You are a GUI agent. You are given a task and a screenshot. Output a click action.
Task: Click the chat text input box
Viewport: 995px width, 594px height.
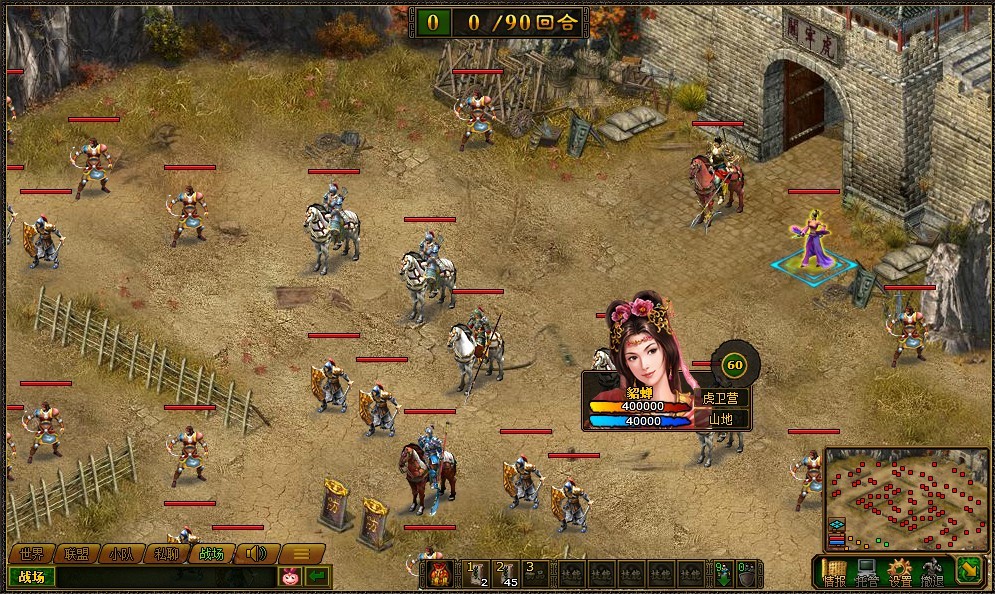165,577
